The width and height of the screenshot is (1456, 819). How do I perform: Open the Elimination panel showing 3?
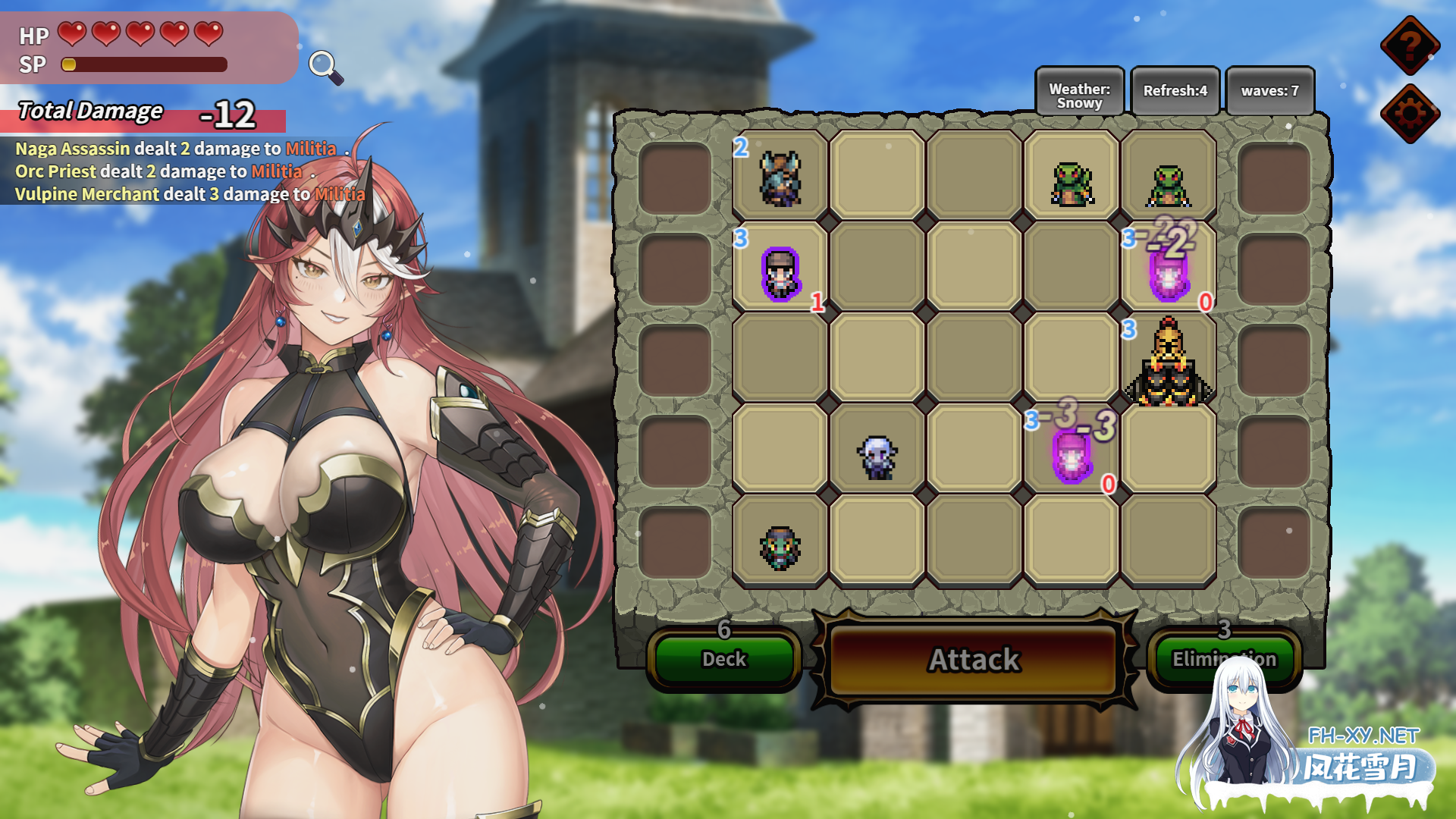[x=1224, y=659]
